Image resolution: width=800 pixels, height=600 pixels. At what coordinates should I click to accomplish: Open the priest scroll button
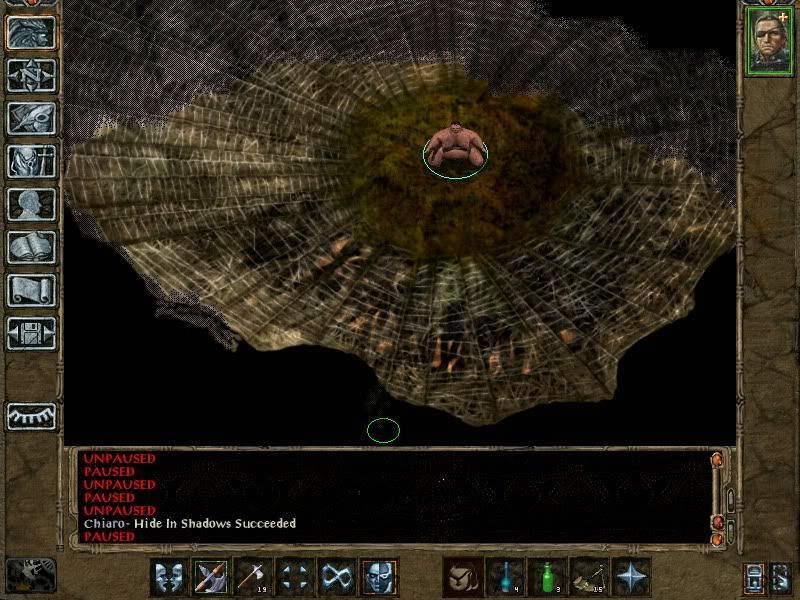click(31, 290)
